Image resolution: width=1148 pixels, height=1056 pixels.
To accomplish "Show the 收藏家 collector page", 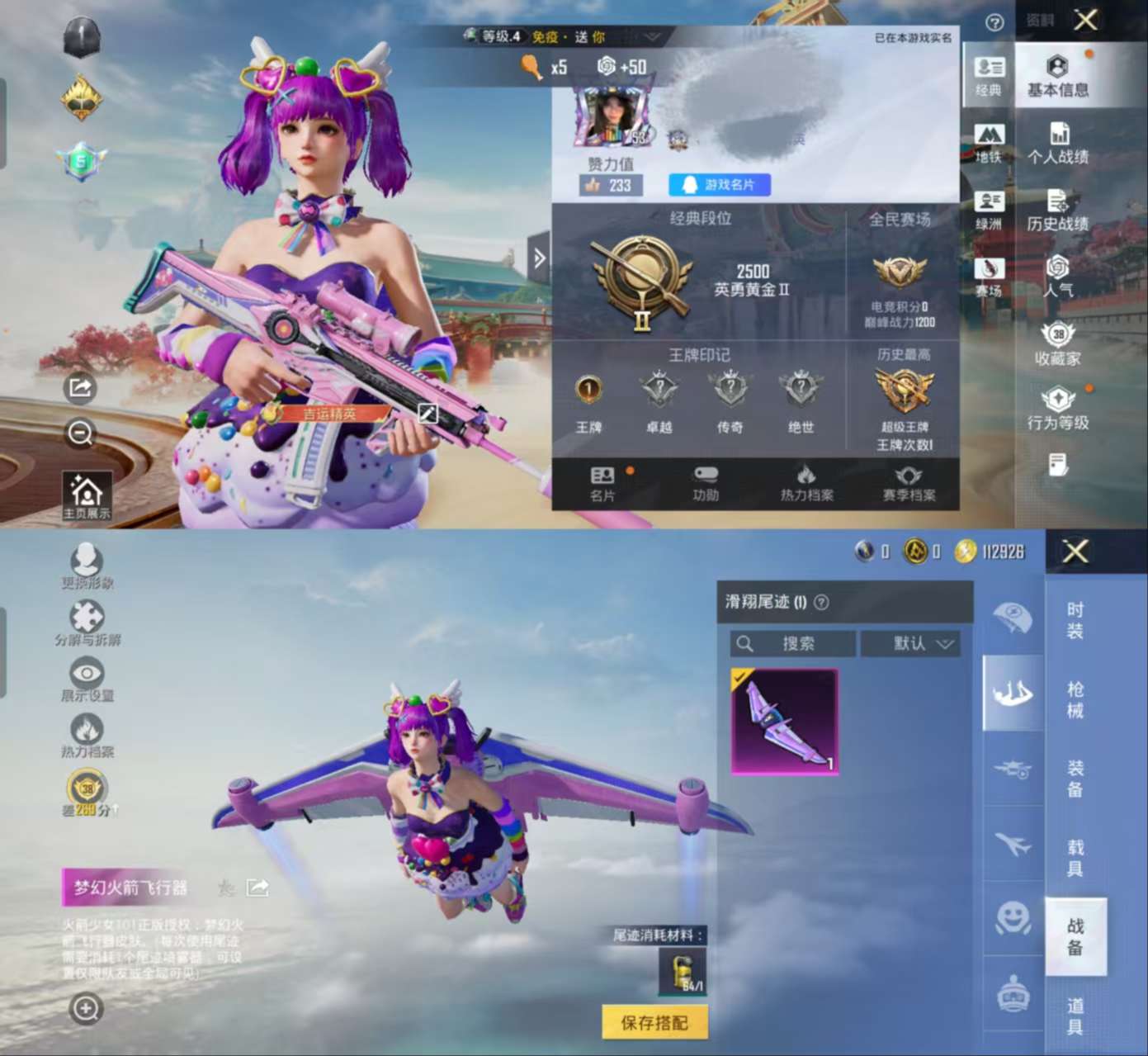I will tap(1057, 344).
